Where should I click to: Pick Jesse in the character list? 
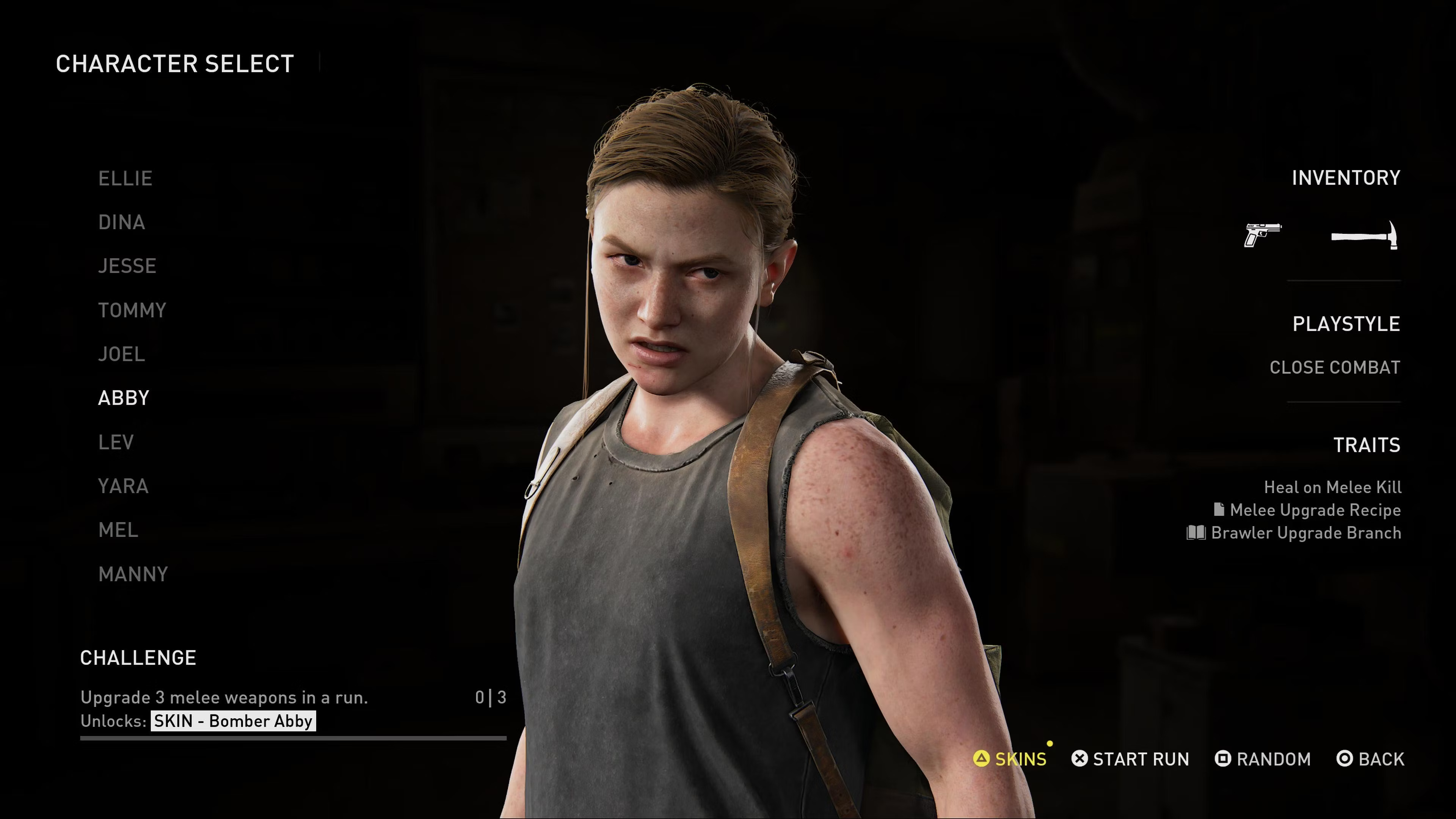(x=127, y=266)
